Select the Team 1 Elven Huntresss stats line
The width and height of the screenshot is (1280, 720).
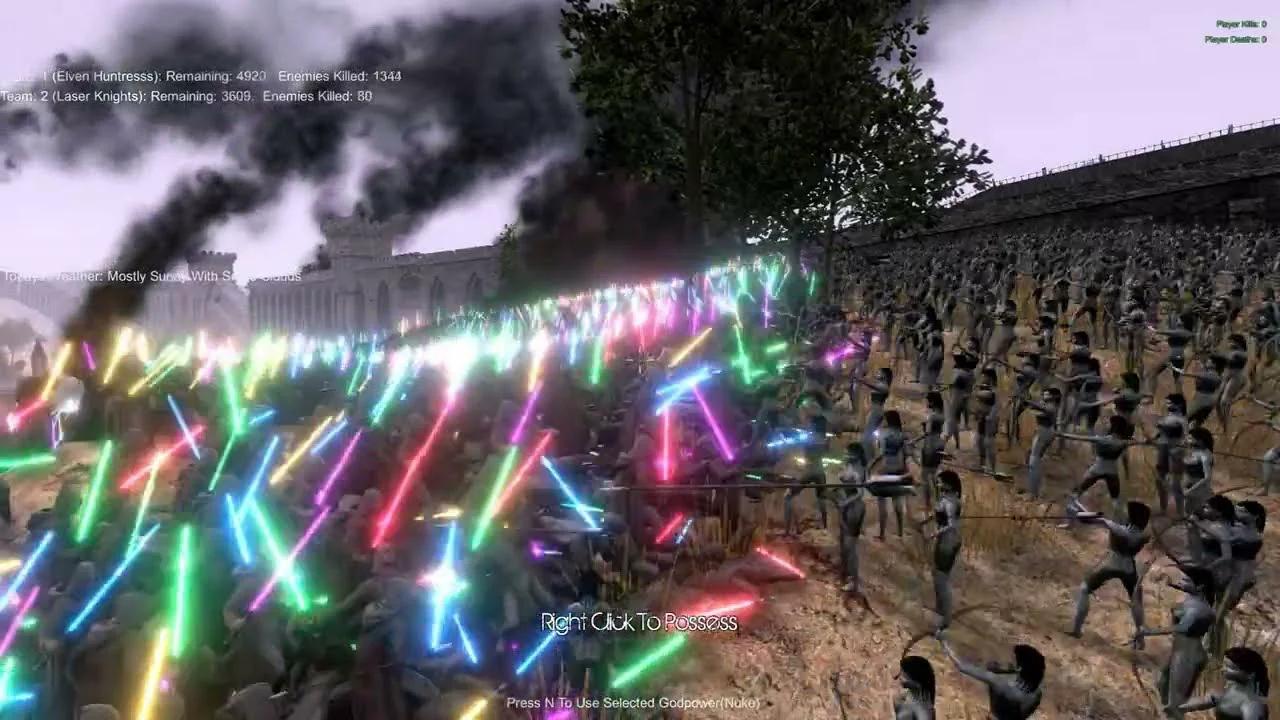coord(200,76)
